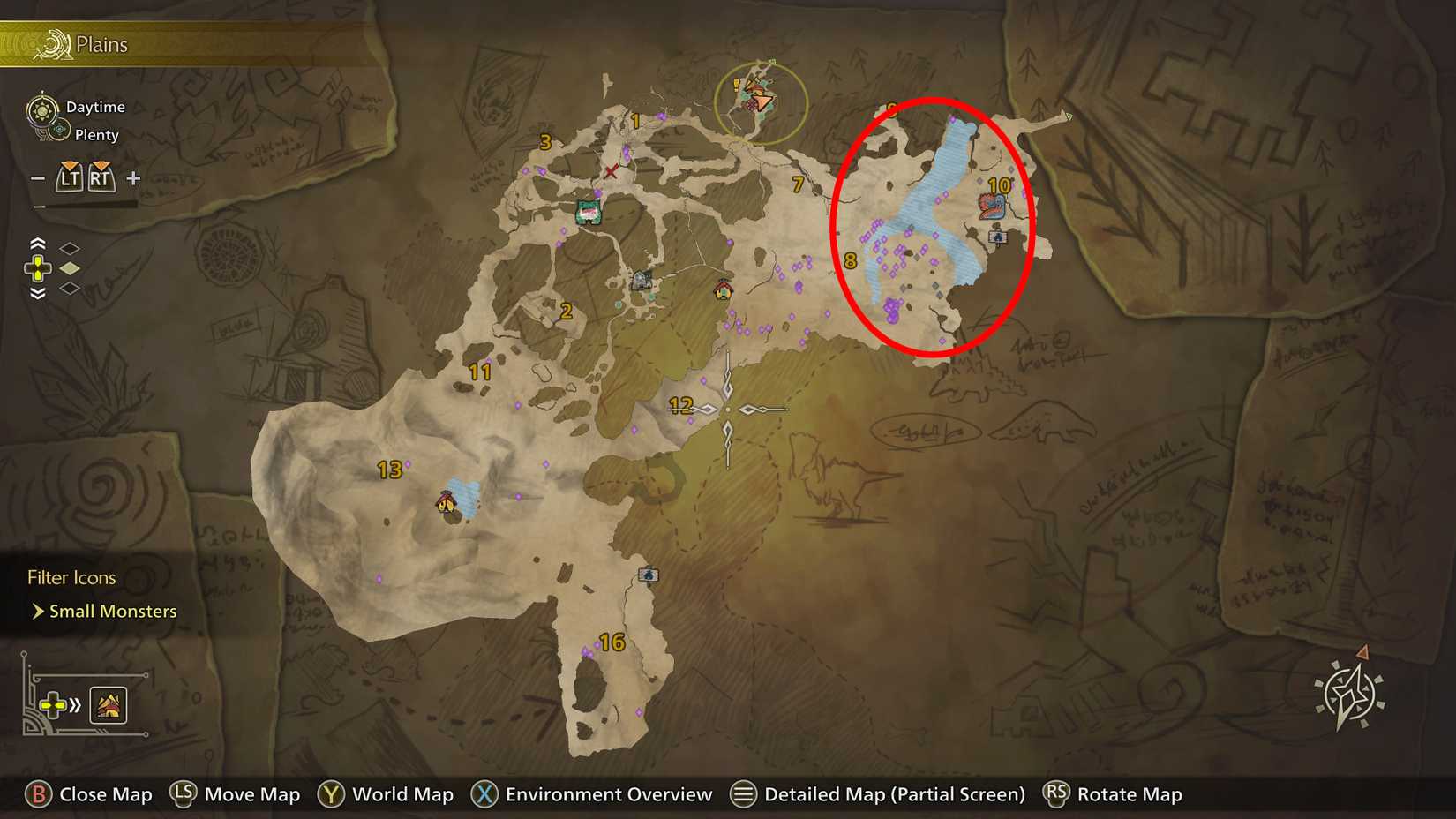1456x819 pixels.
Task: Click zone number 8 inside the red circle
Action: pyautogui.click(x=850, y=260)
